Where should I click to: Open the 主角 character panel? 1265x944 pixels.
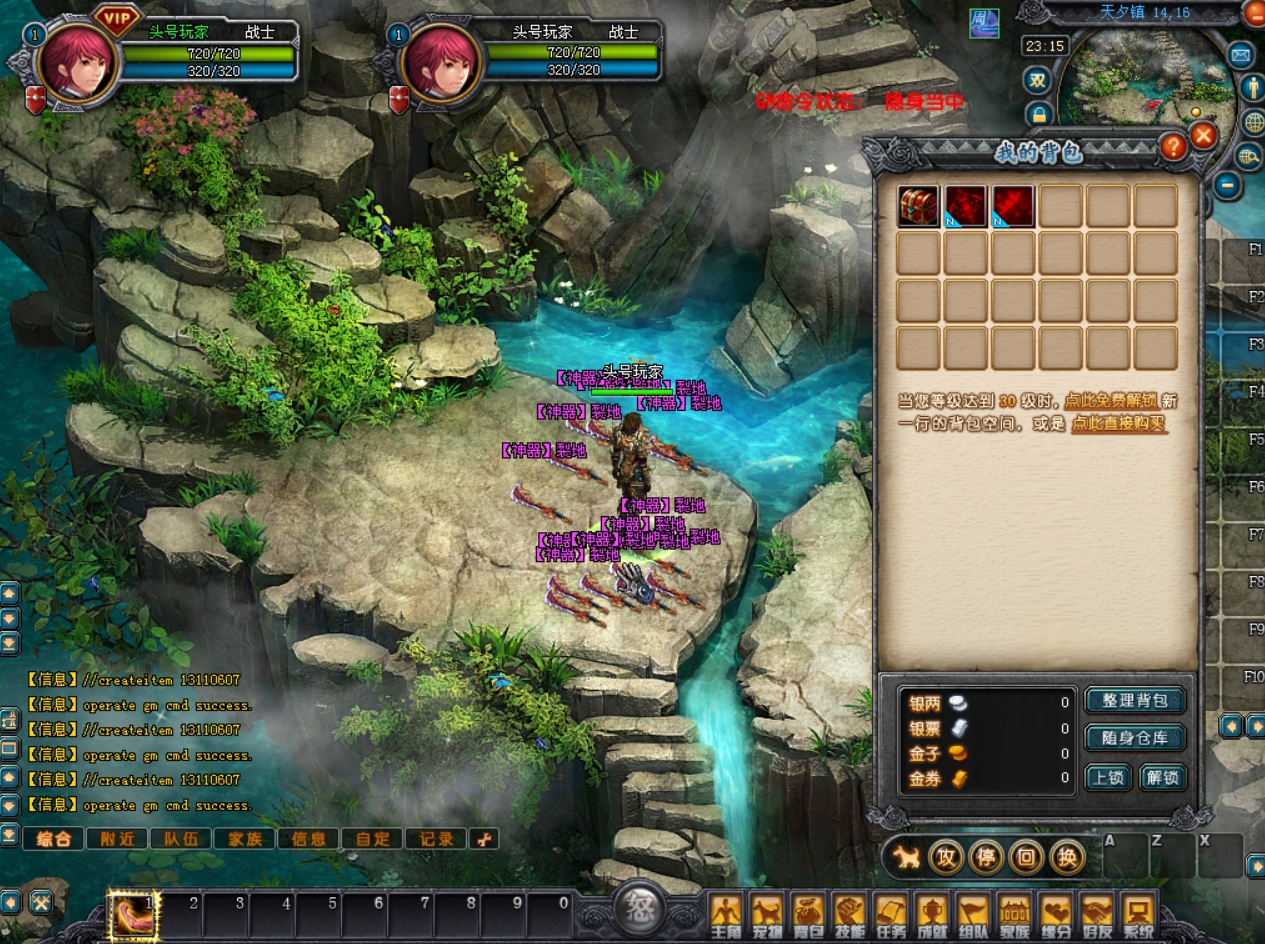click(725, 915)
